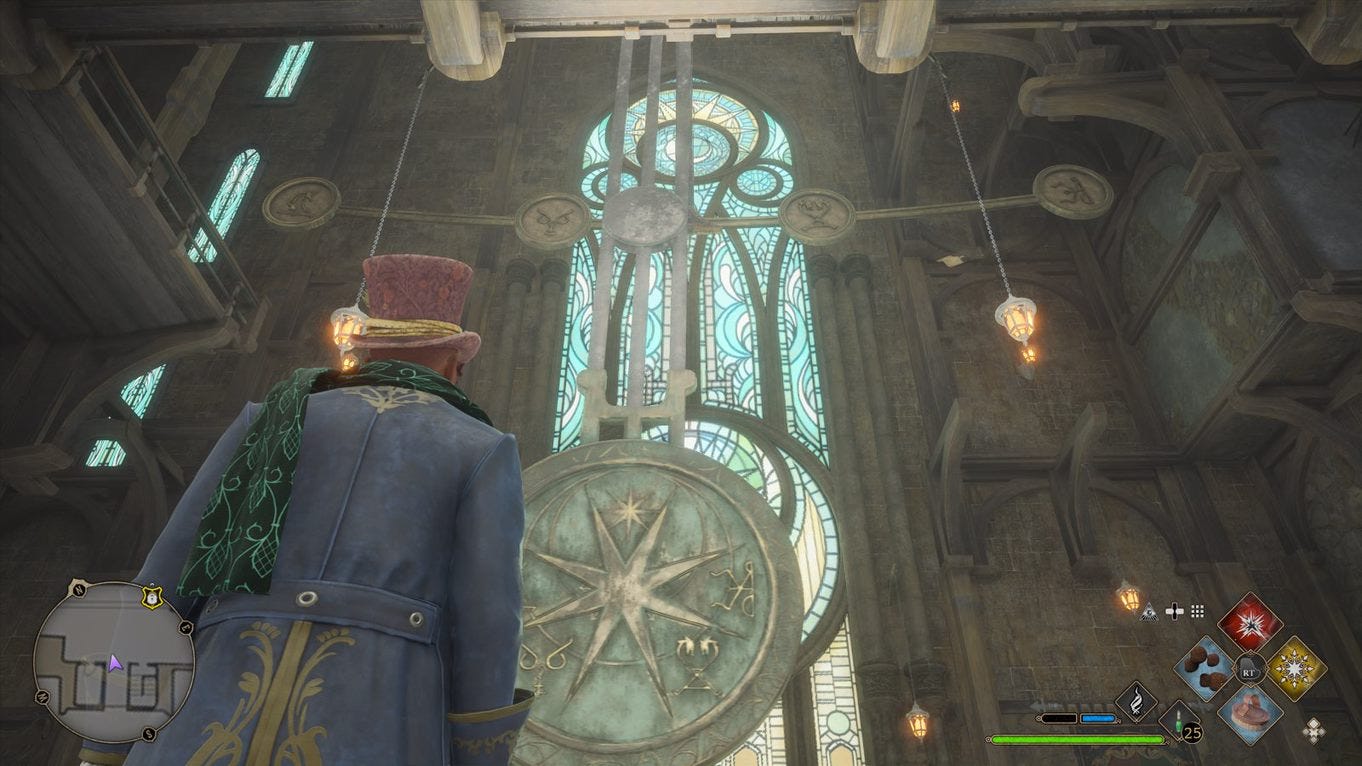Click the circular minimap
This screenshot has width=1362, height=766.
pyautogui.click(x=113, y=662)
